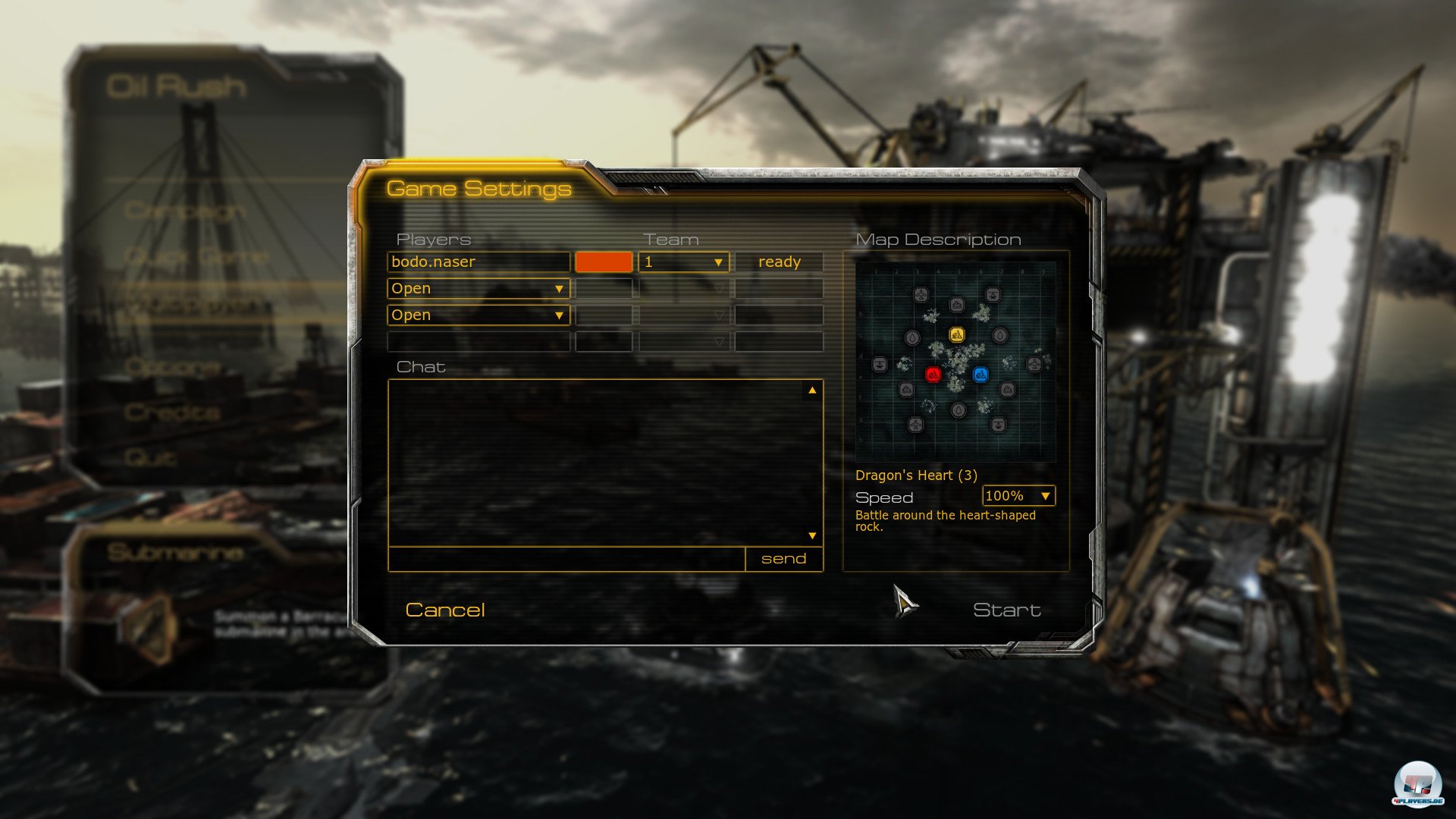This screenshot has height=819, width=1456.
Task: Click a factory platform icon on the minimap
Action: pyautogui.click(x=907, y=389)
